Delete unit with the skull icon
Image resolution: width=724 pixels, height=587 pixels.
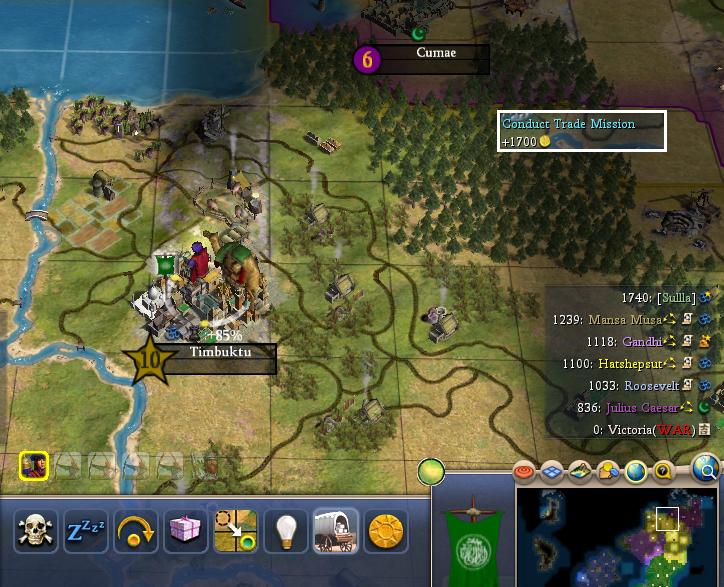click(37, 531)
